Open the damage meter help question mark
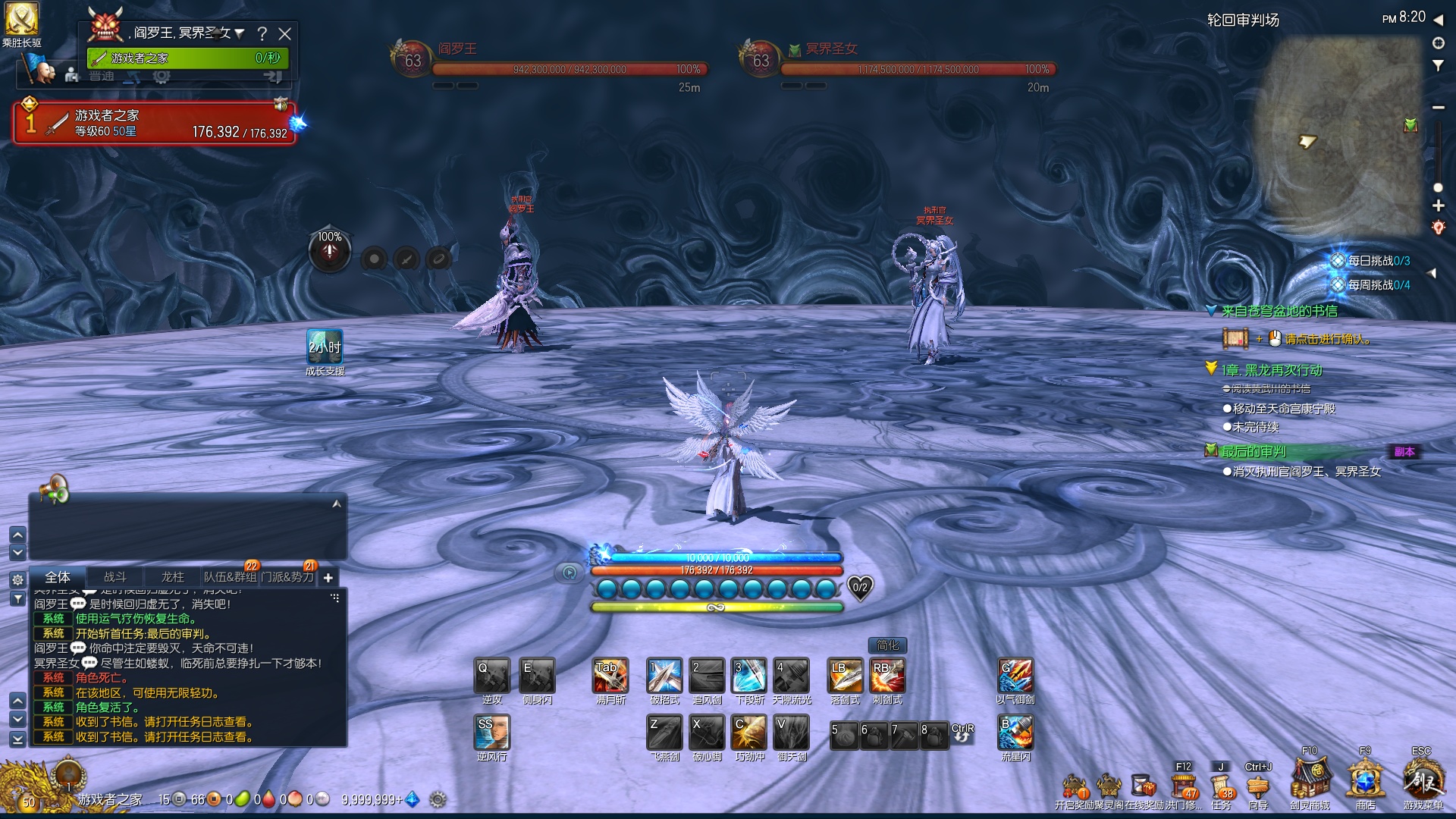 262,33
